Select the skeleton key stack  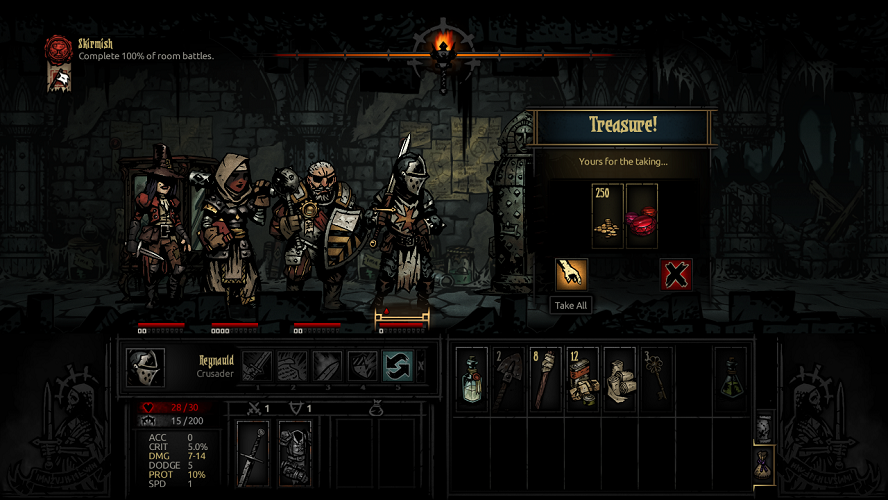click(x=655, y=379)
